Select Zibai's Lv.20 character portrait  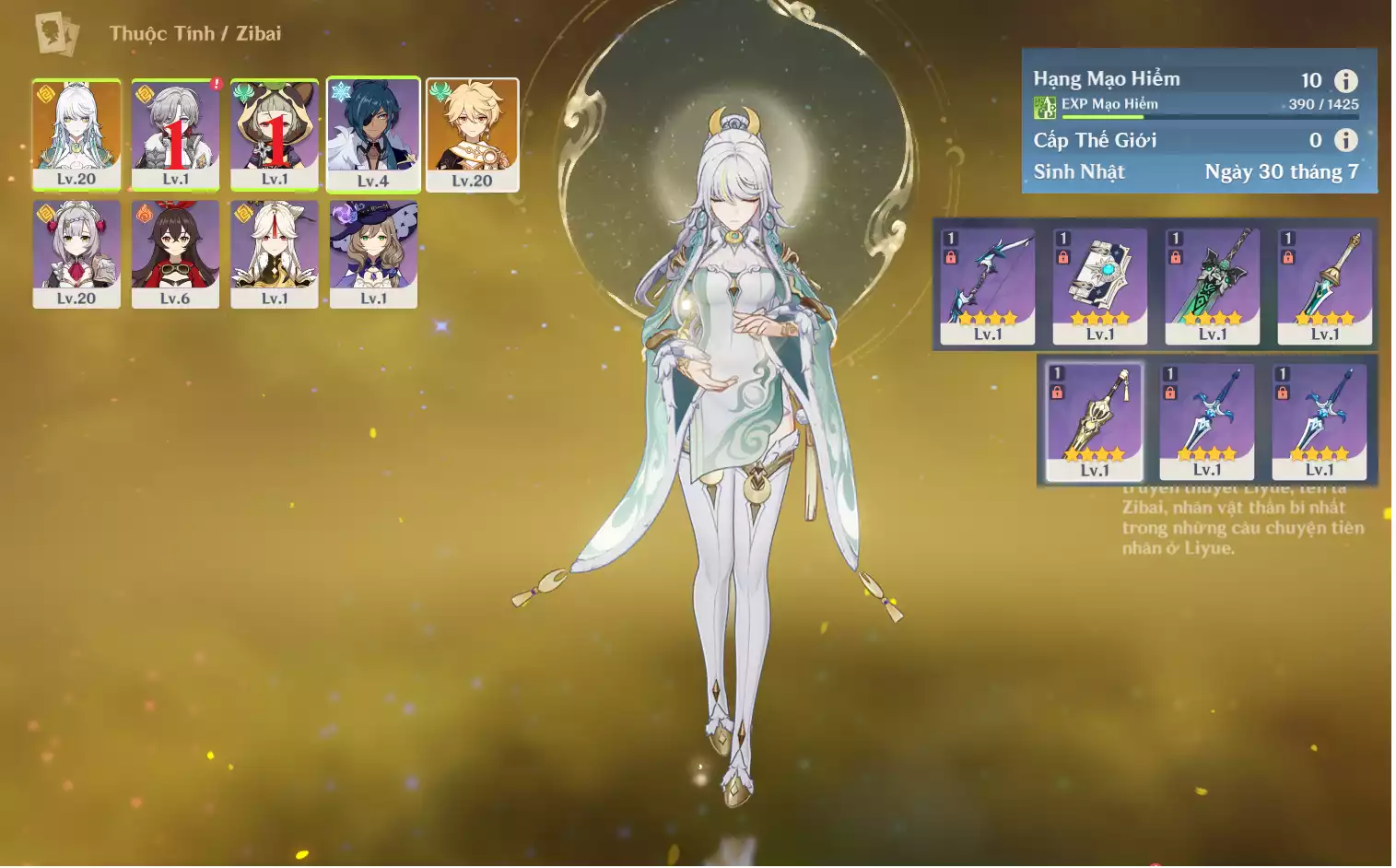pyautogui.click(x=76, y=134)
